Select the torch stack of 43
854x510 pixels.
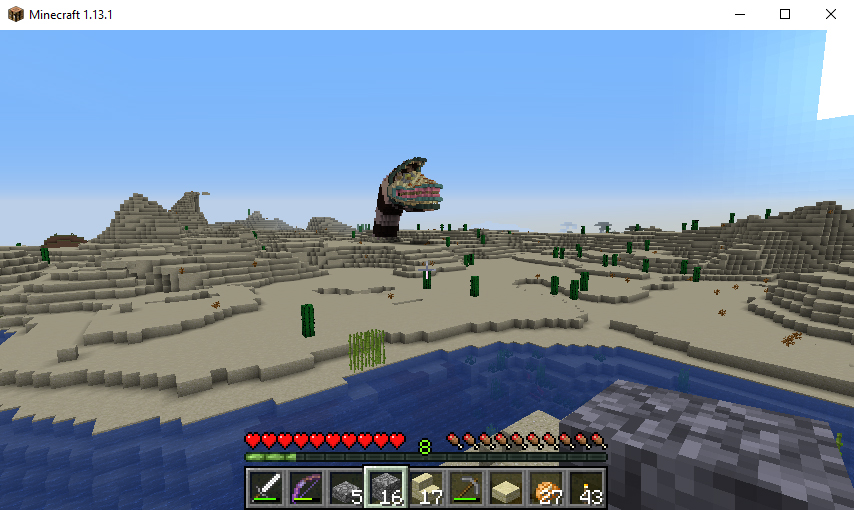point(586,489)
